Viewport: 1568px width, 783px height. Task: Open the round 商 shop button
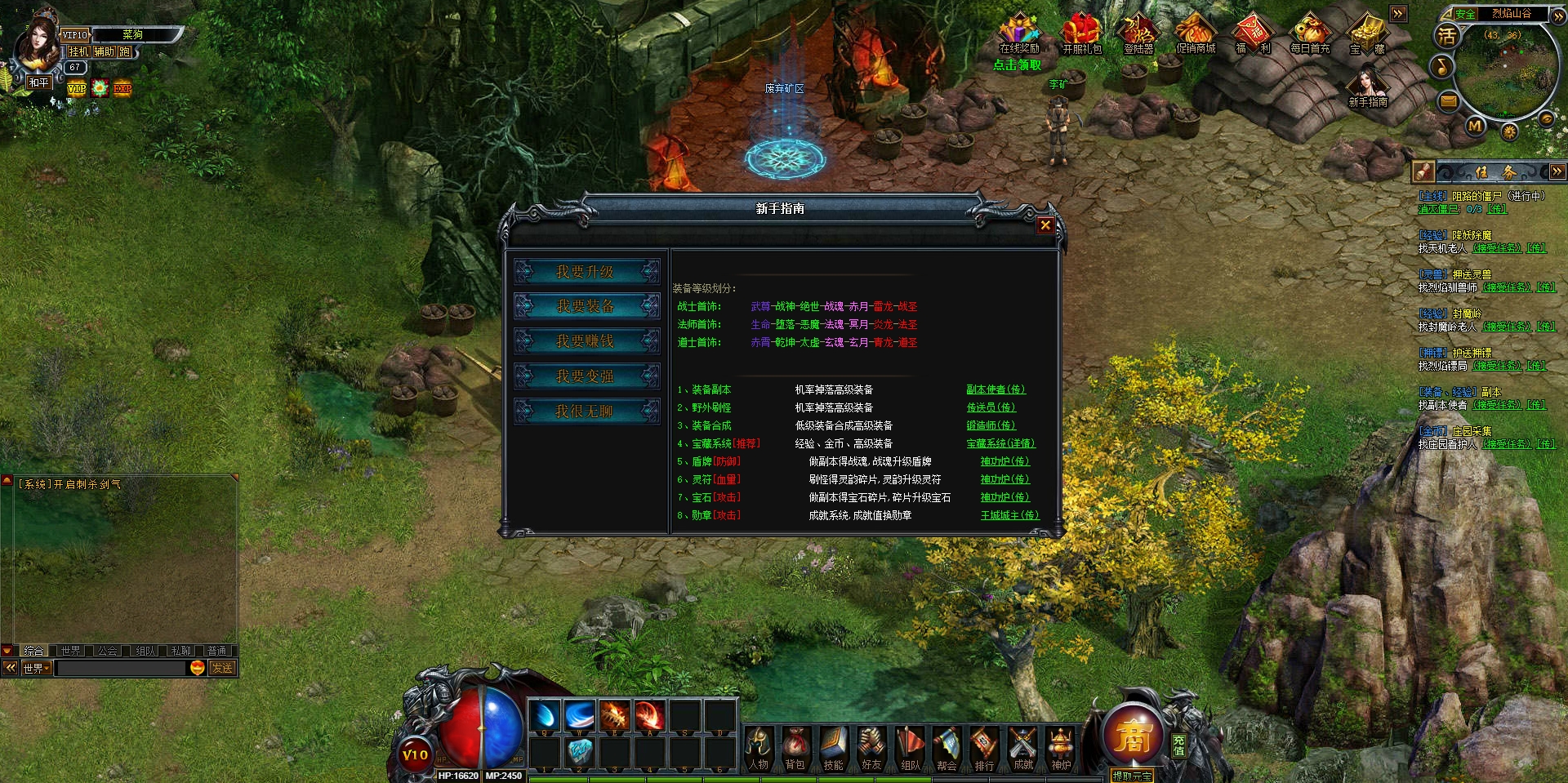1132,735
